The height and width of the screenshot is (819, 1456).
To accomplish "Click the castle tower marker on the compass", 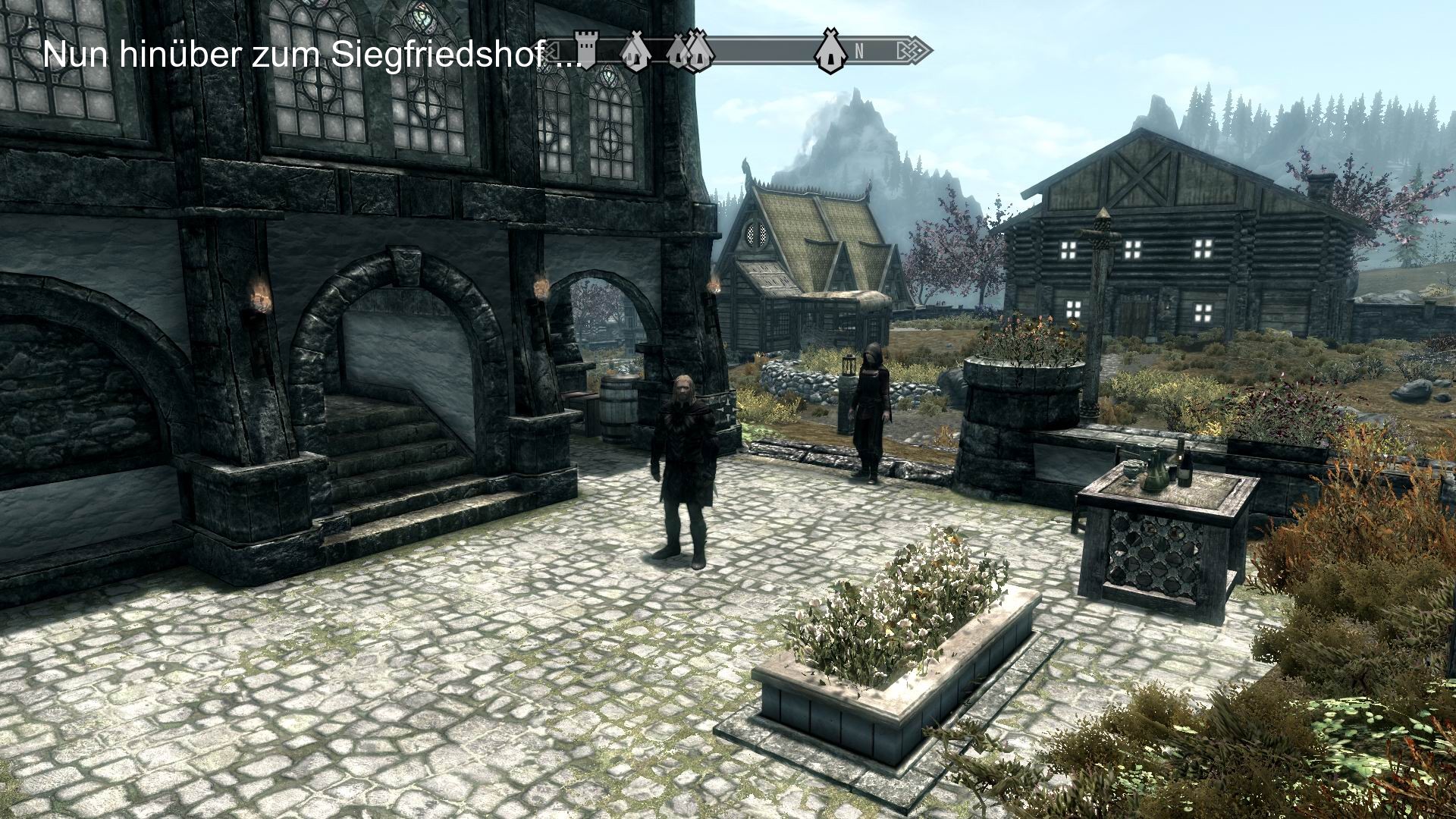I will (585, 50).
